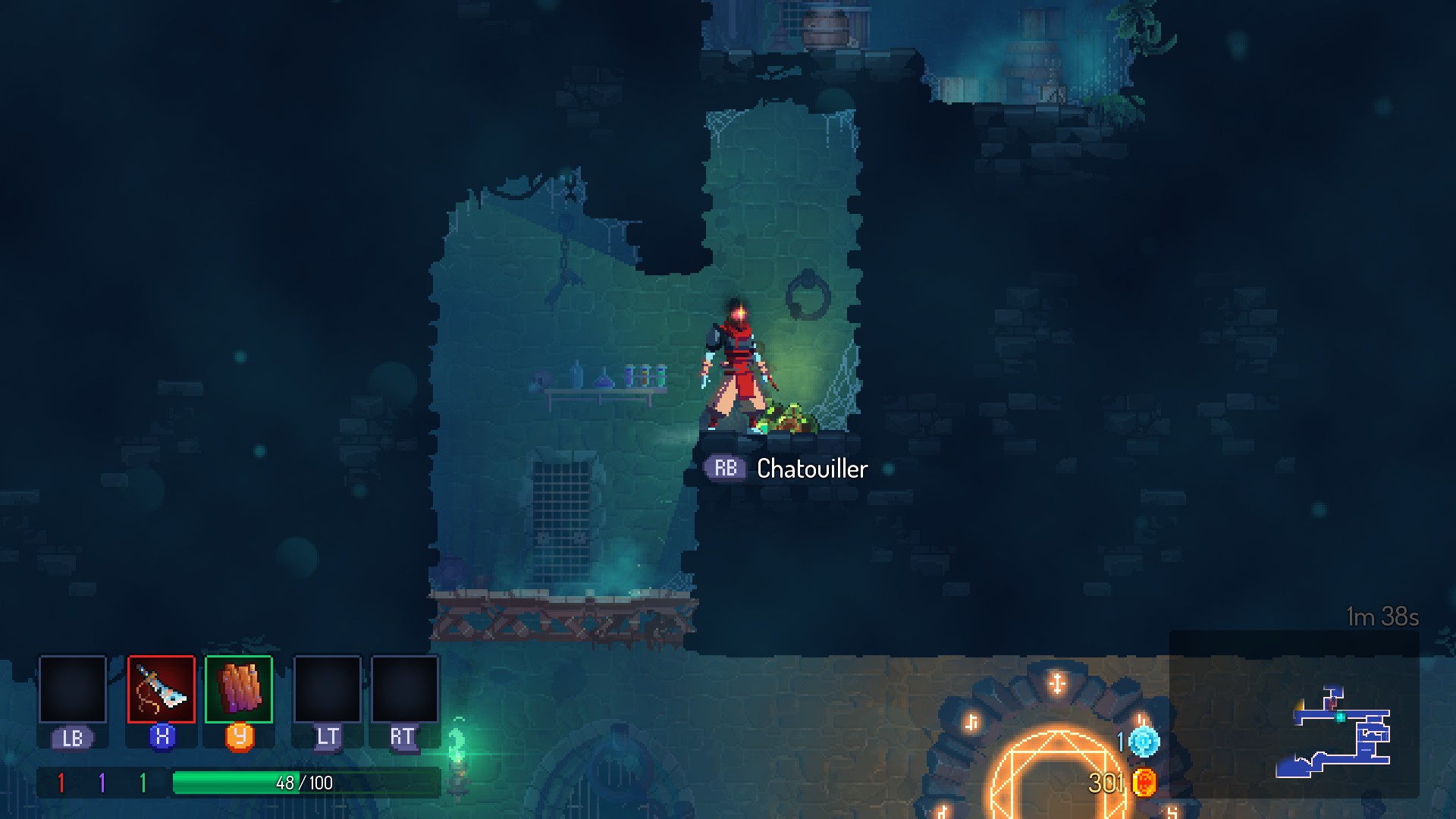Select the bow weapon slot
The width and height of the screenshot is (1456, 819).
click(x=162, y=689)
